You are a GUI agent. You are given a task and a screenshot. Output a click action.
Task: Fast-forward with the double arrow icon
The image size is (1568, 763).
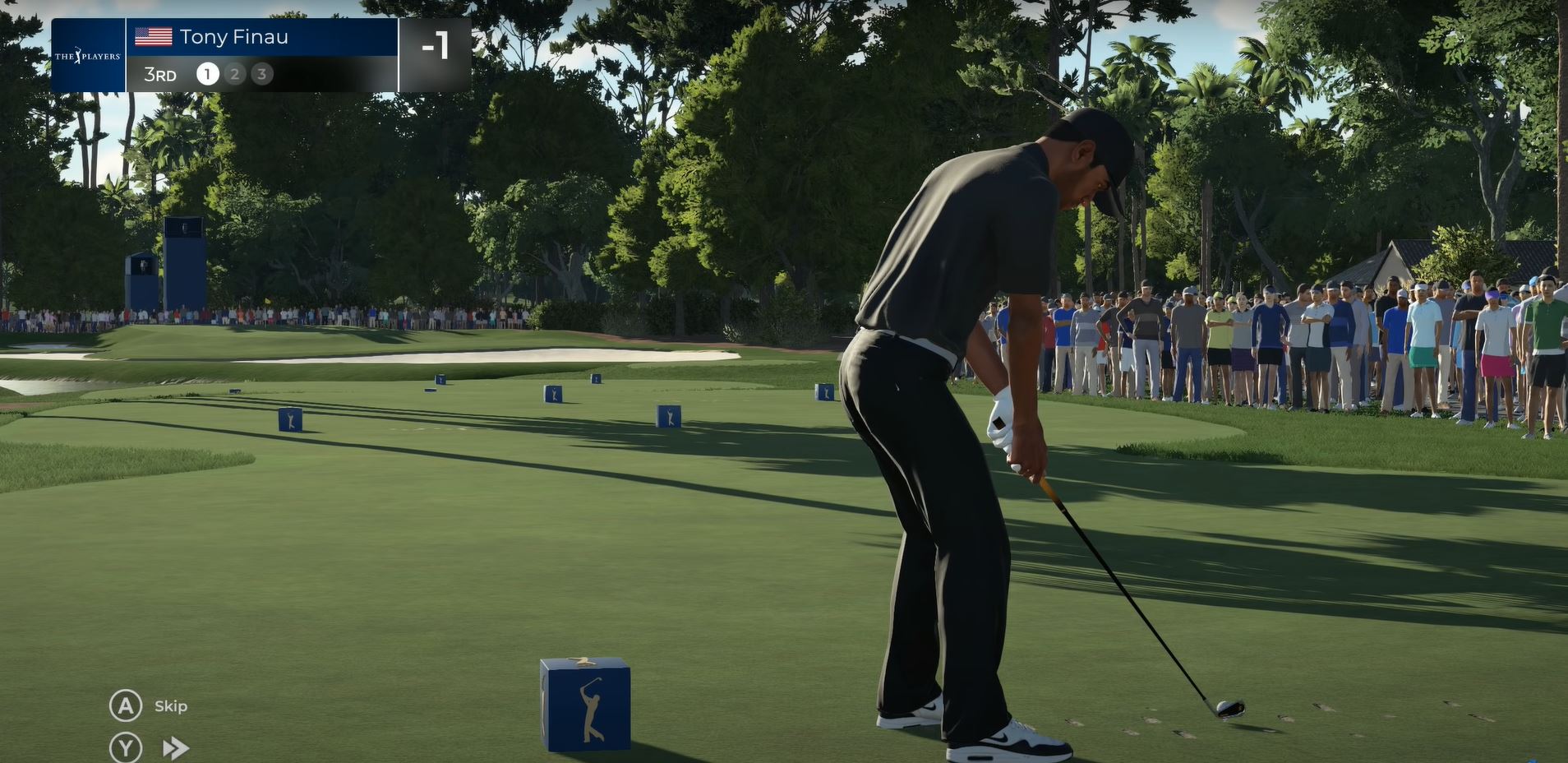(175, 748)
